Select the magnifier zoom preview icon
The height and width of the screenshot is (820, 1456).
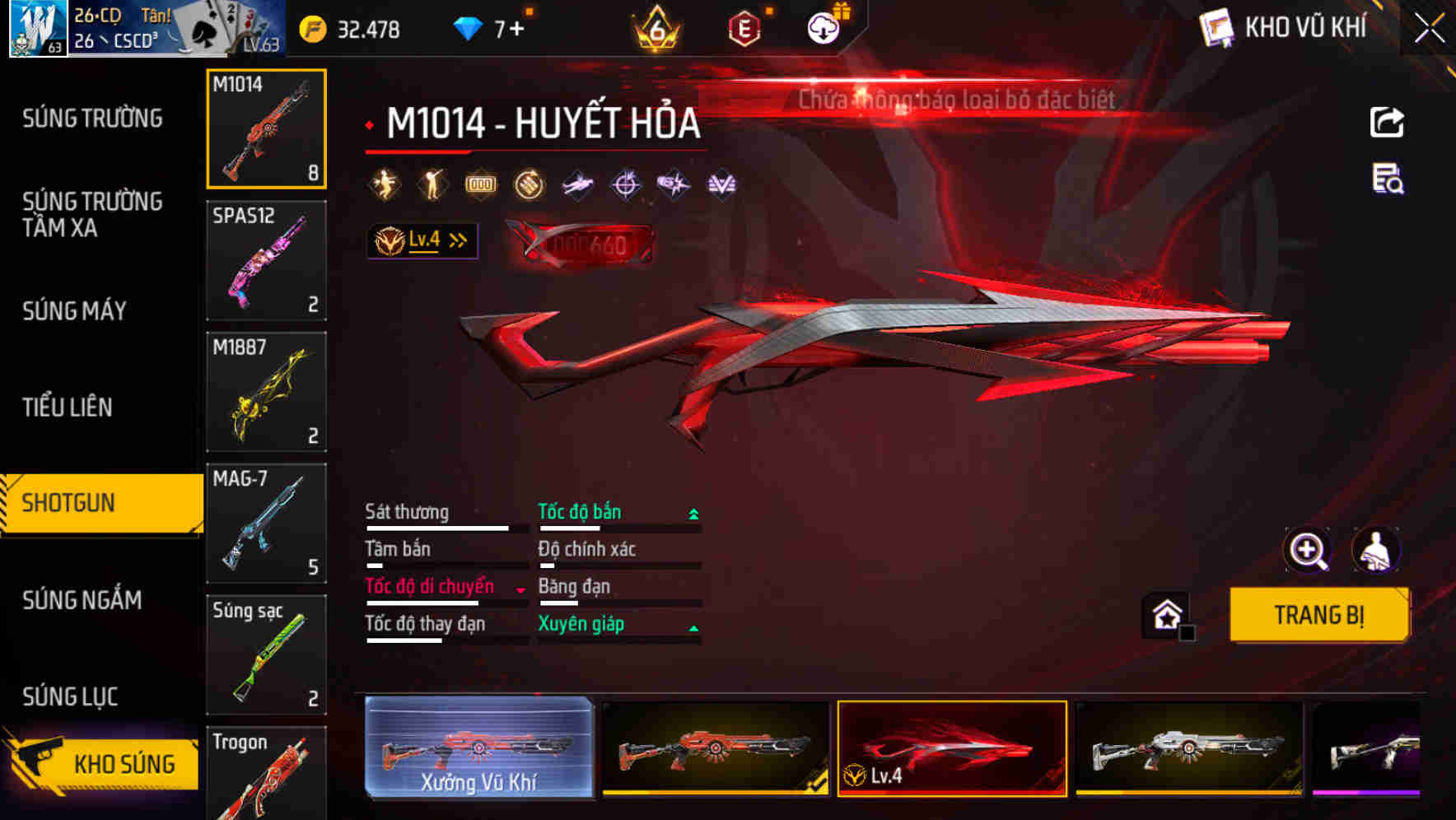click(x=1309, y=550)
